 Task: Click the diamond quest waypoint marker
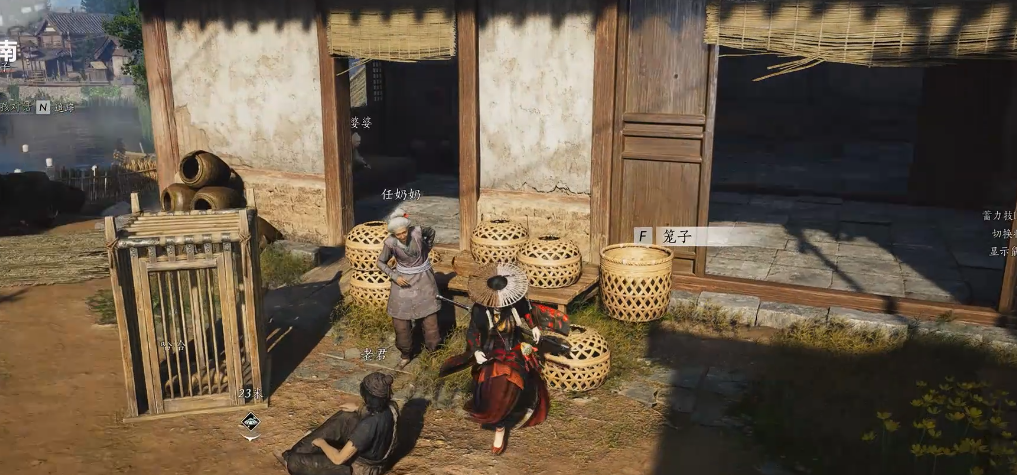250,422
